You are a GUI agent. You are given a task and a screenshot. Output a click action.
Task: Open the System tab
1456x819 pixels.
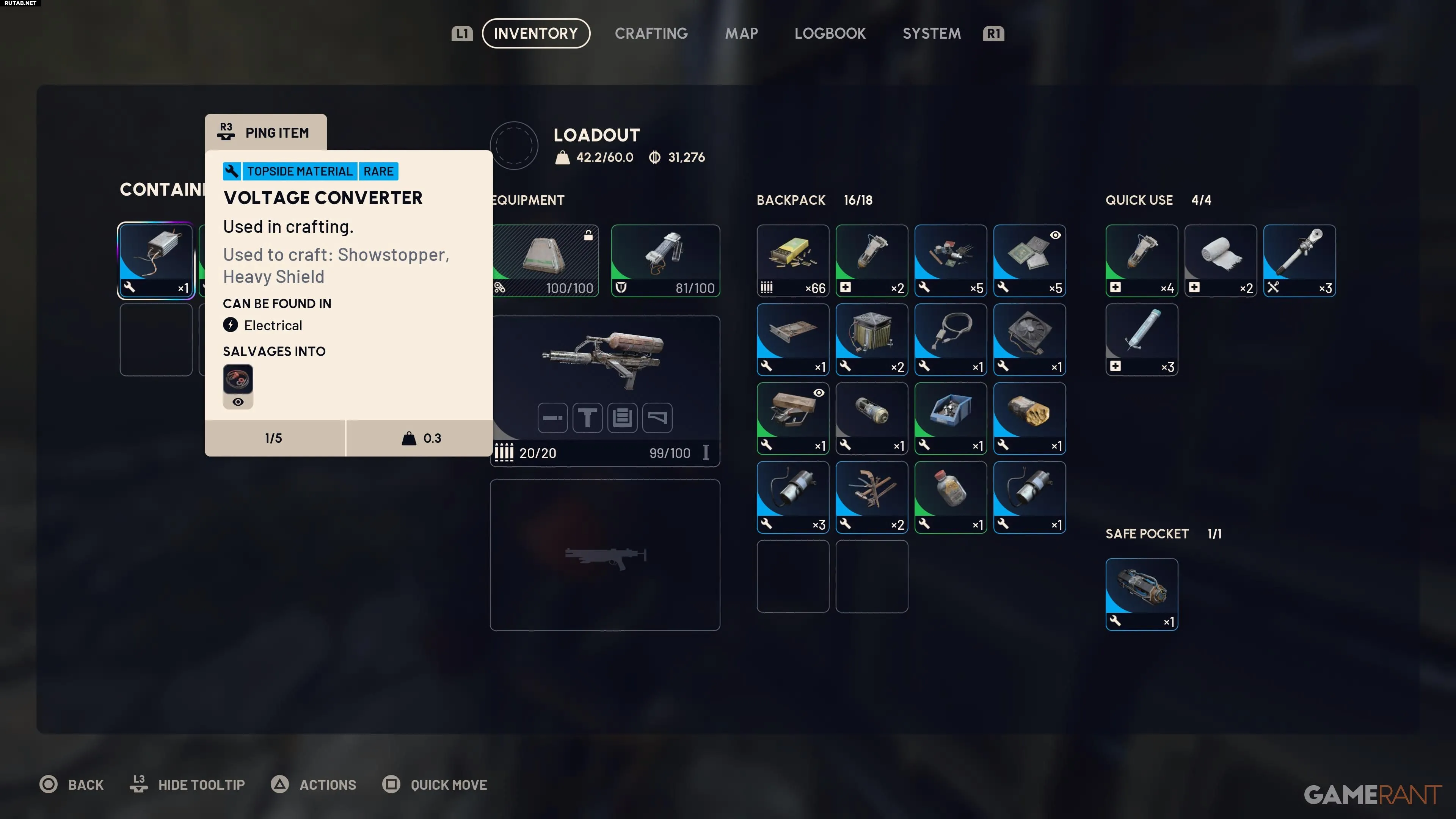point(931,33)
